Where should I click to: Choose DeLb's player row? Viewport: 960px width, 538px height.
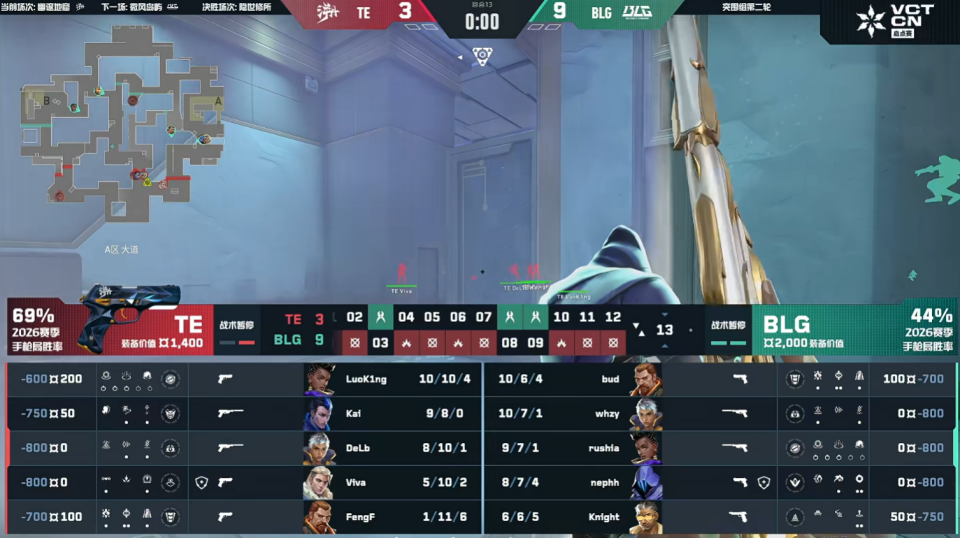[x=243, y=448]
